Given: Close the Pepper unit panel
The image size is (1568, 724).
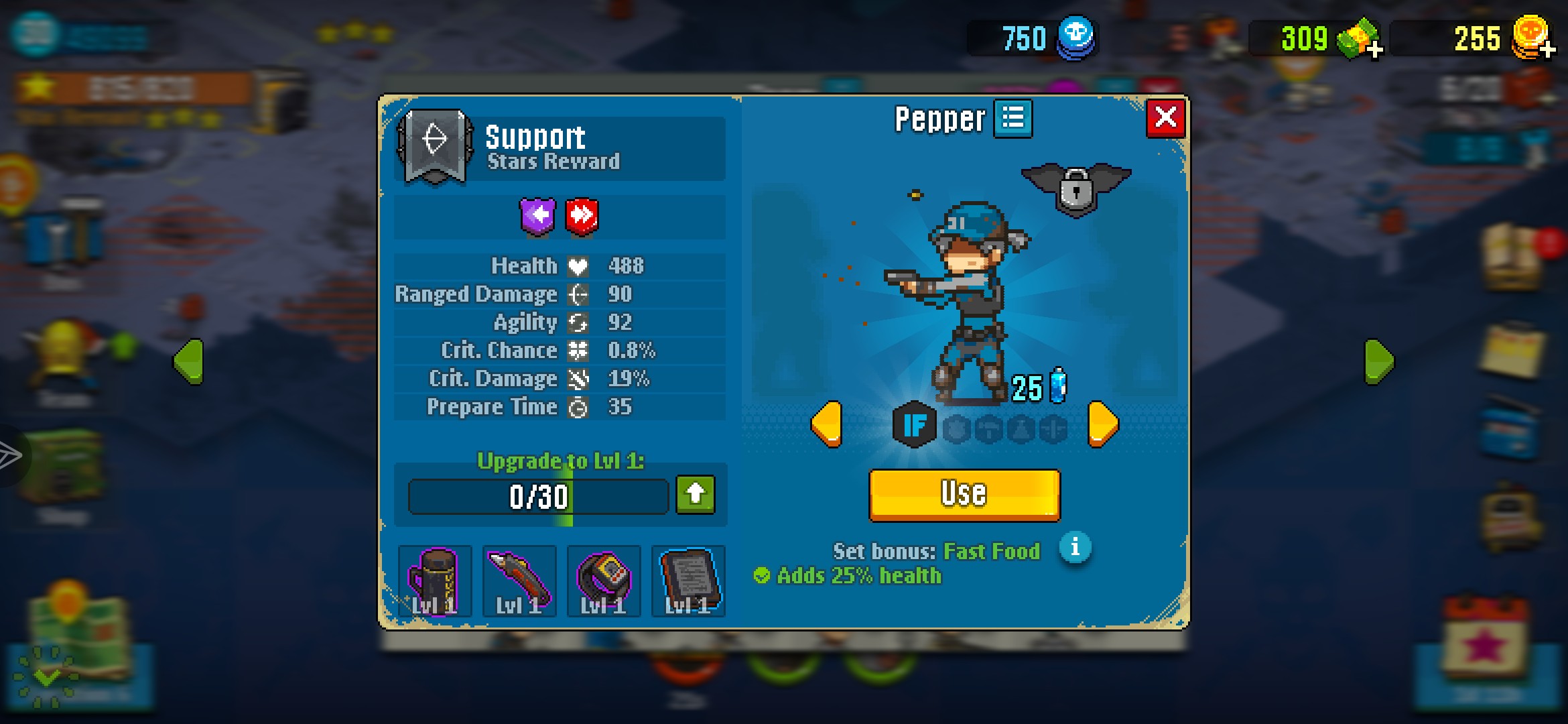Looking at the screenshot, I should tap(1165, 118).
